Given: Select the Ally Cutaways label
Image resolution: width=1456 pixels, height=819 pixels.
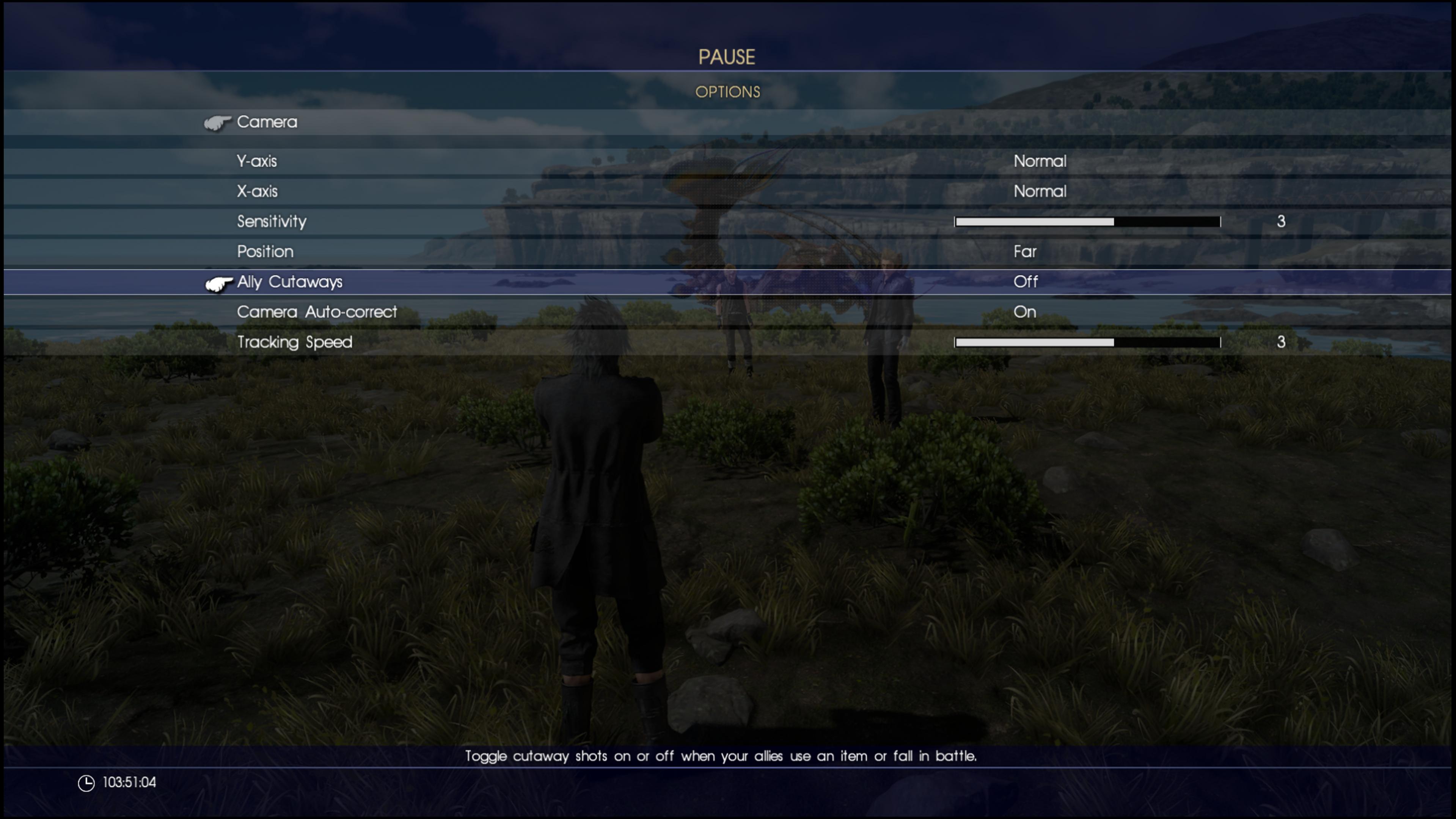Looking at the screenshot, I should (289, 281).
